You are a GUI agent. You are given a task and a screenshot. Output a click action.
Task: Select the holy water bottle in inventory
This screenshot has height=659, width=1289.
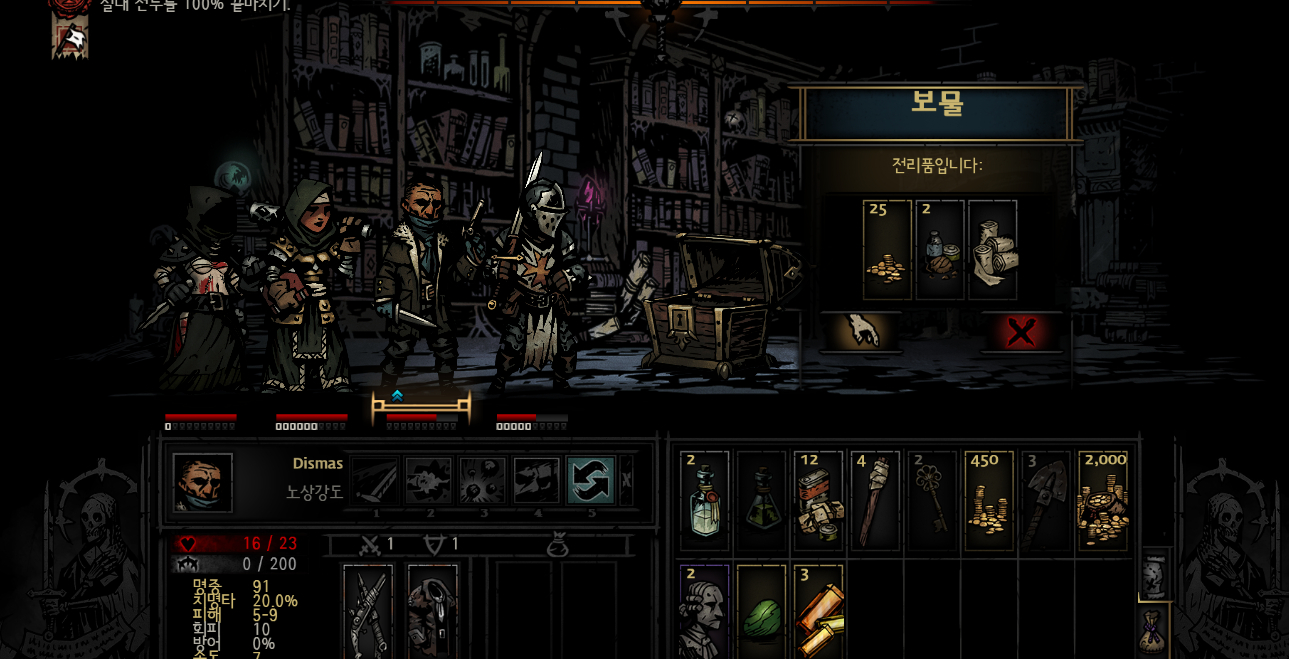click(x=705, y=502)
